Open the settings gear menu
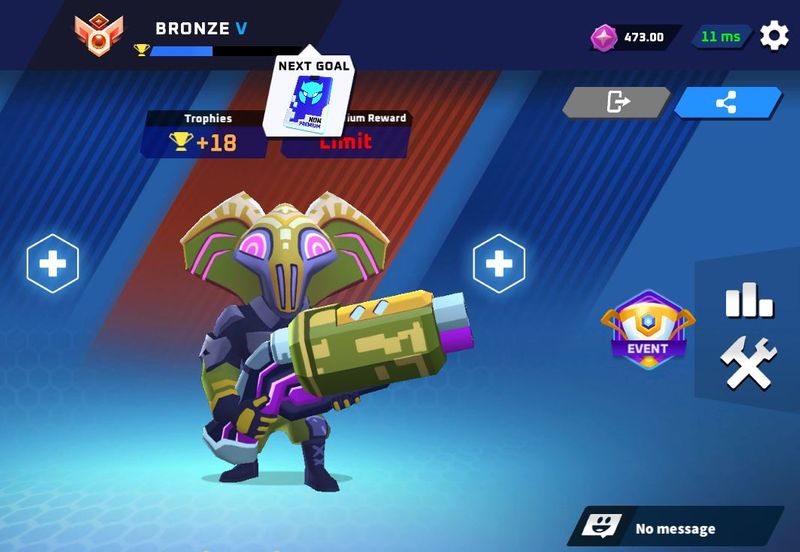This screenshot has width=800, height=552. [x=774, y=36]
